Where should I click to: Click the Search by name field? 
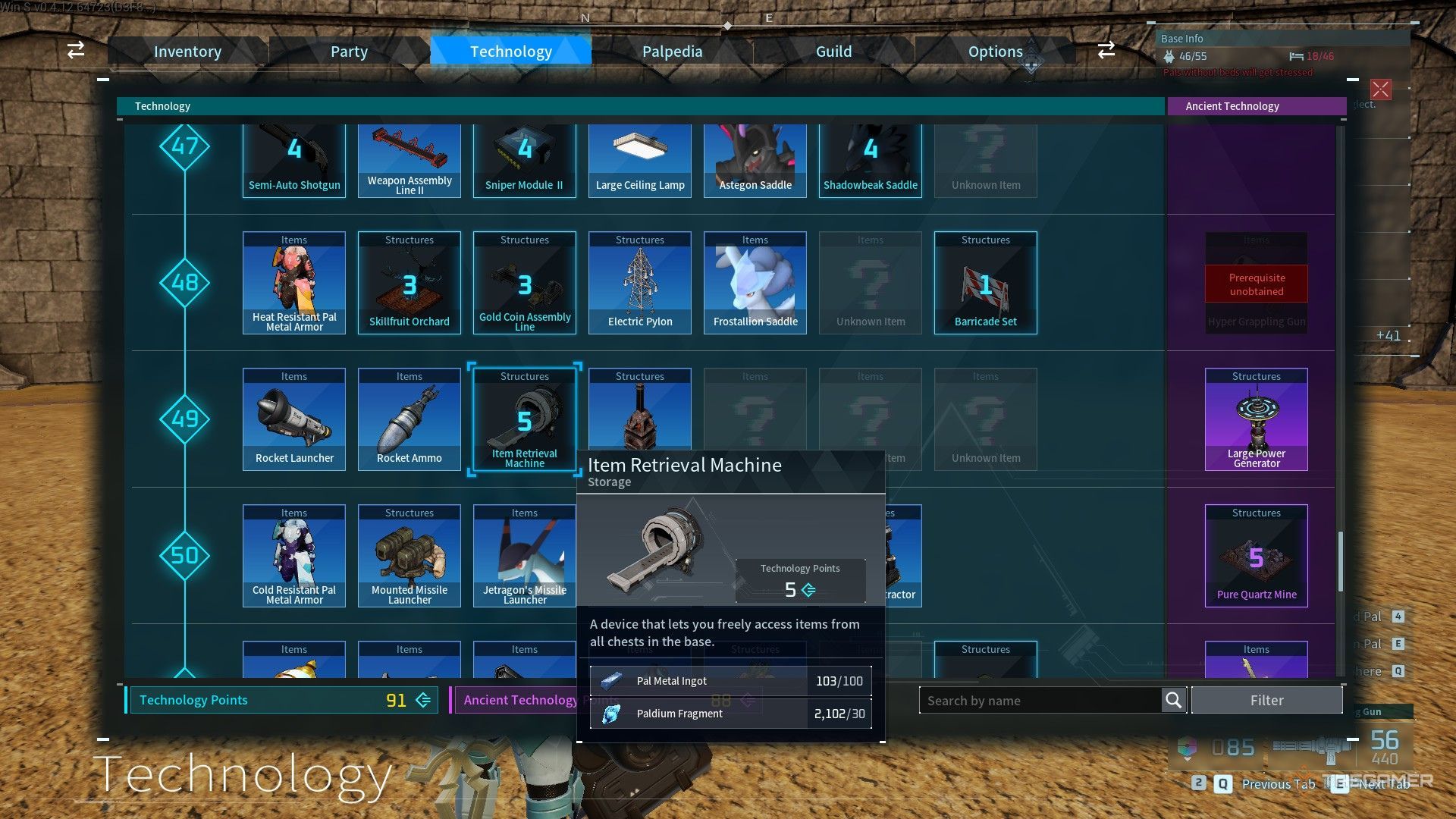pos(1039,700)
